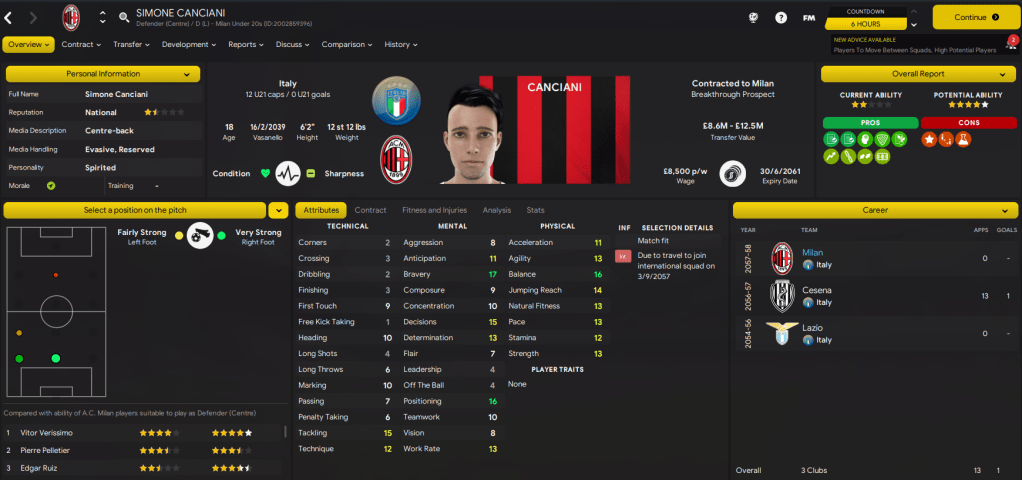Image resolution: width=1022 pixels, height=480 pixels.
Task: Switch to the Analysis tab
Action: coord(496,210)
